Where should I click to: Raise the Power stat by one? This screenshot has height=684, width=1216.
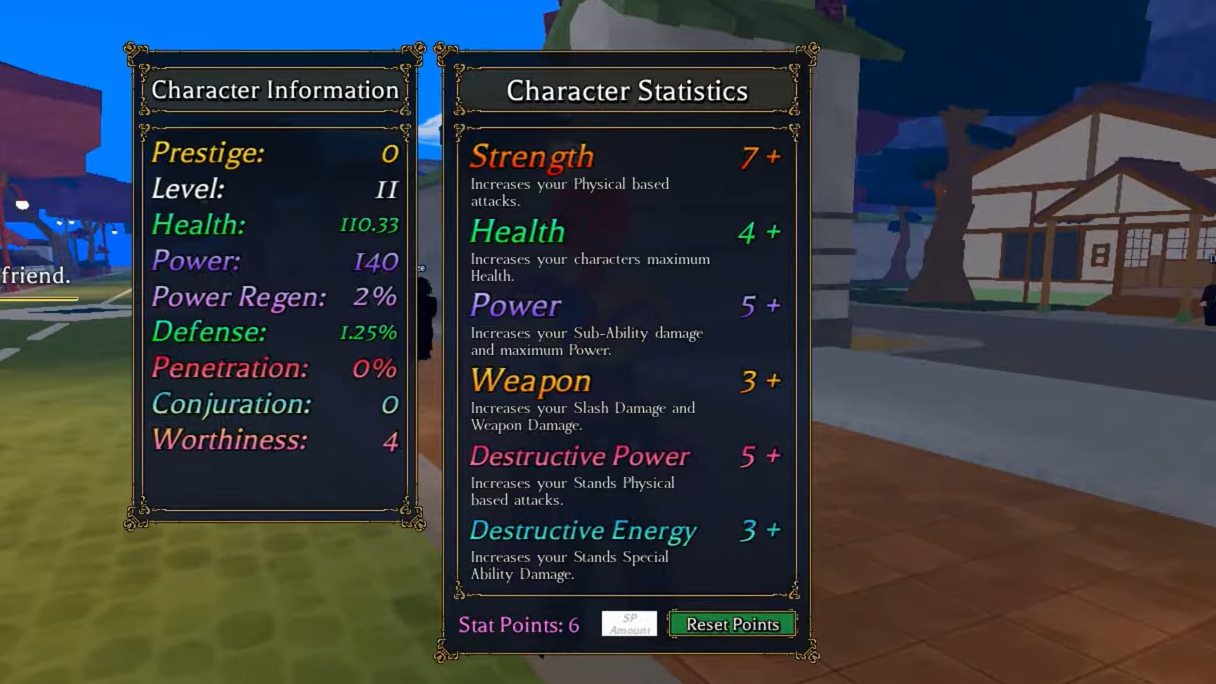773,306
